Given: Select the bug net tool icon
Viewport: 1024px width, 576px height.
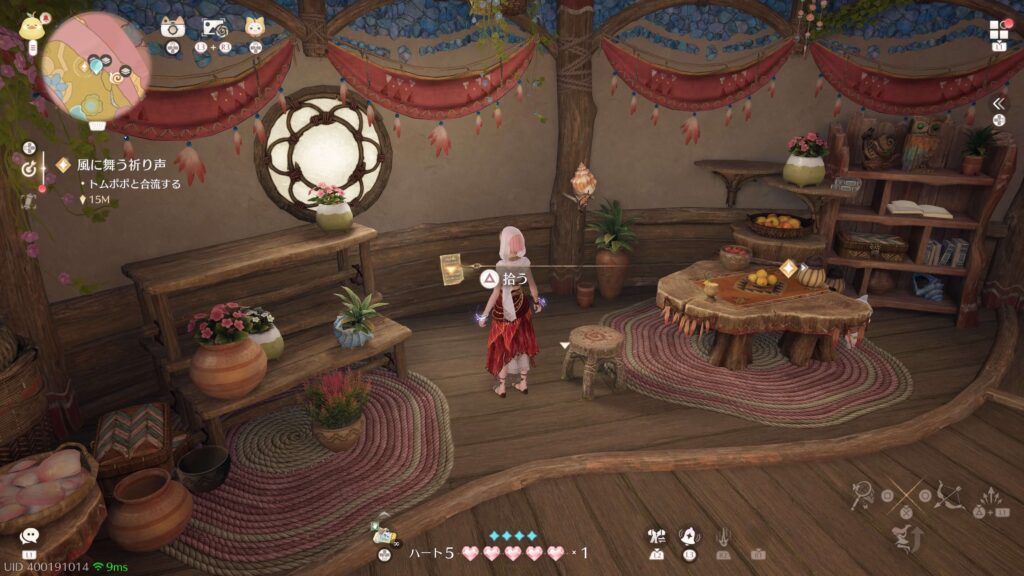Looking at the screenshot, I should 863,493.
